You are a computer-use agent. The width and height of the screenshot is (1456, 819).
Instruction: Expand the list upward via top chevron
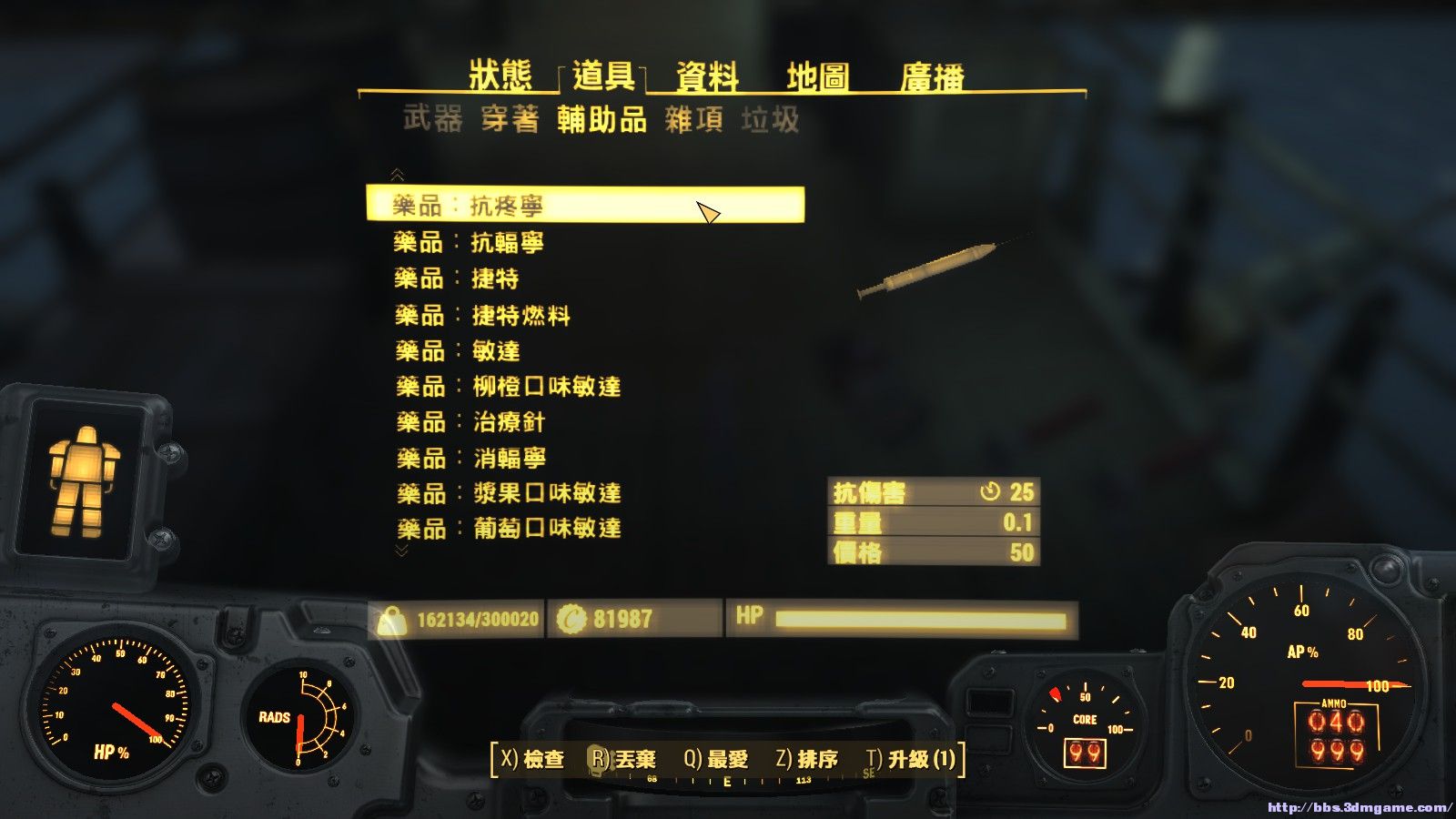coord(396,171)
